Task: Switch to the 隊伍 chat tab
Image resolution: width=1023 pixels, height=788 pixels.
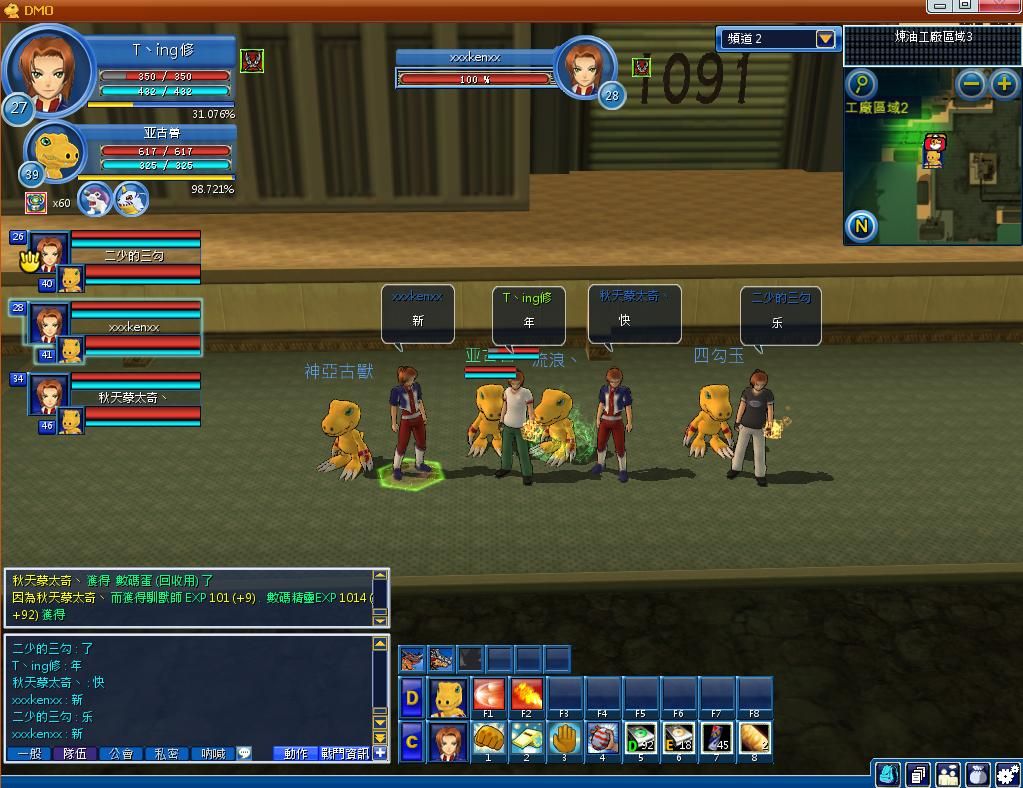Action: (x=75, y=753)
